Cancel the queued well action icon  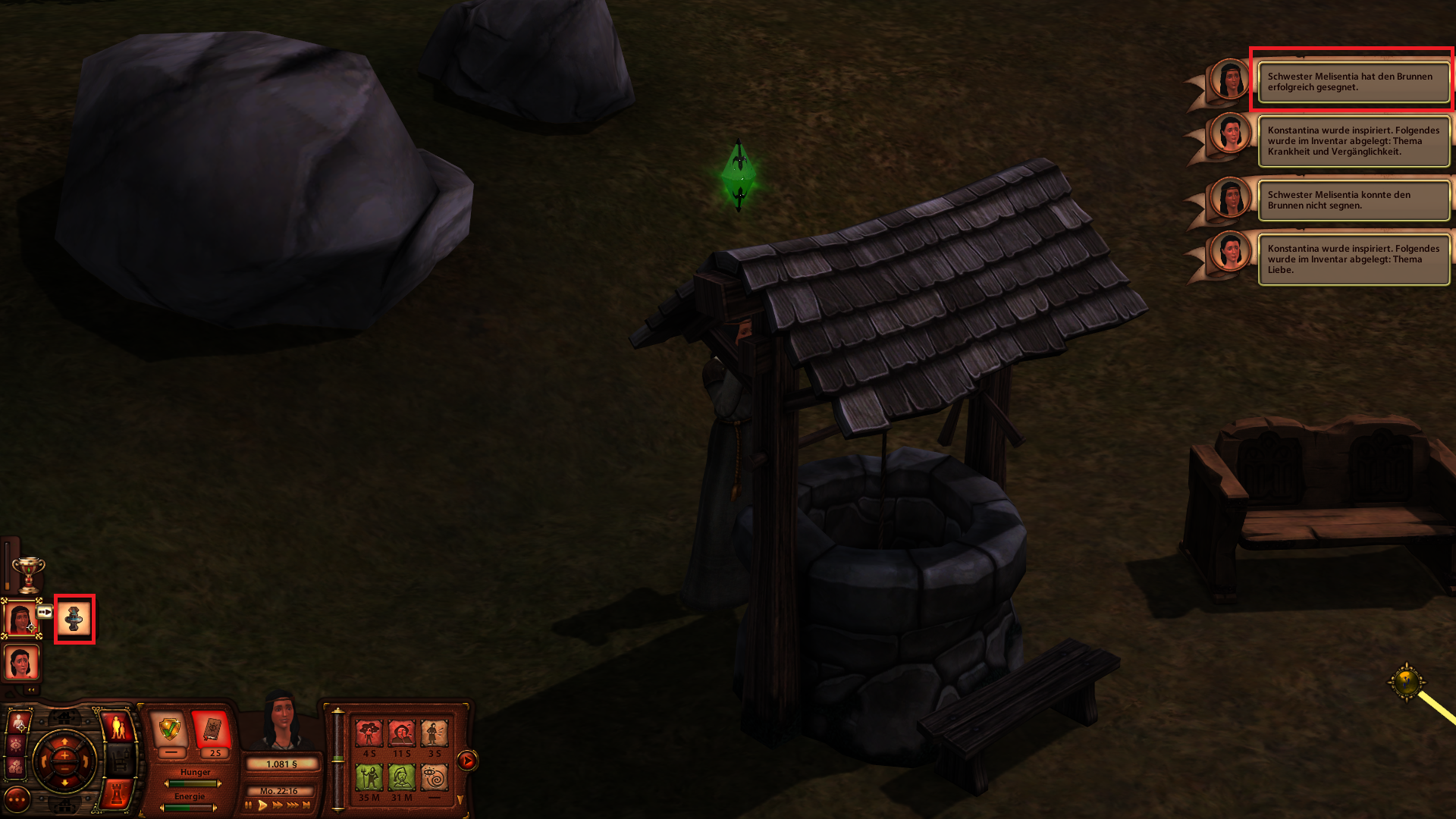point(74,620)
